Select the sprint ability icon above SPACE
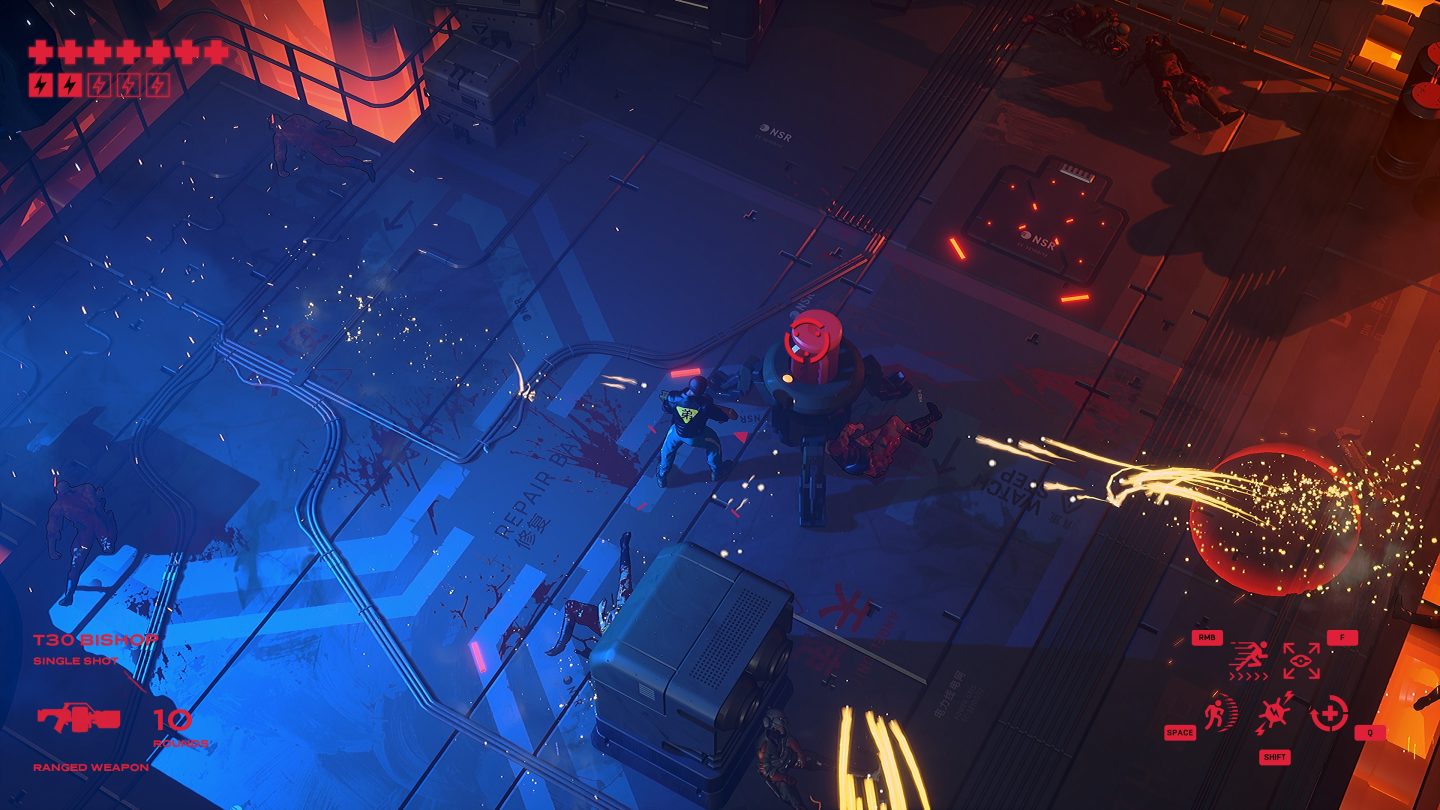The image size is (1440, 810). click(1219, 713)
